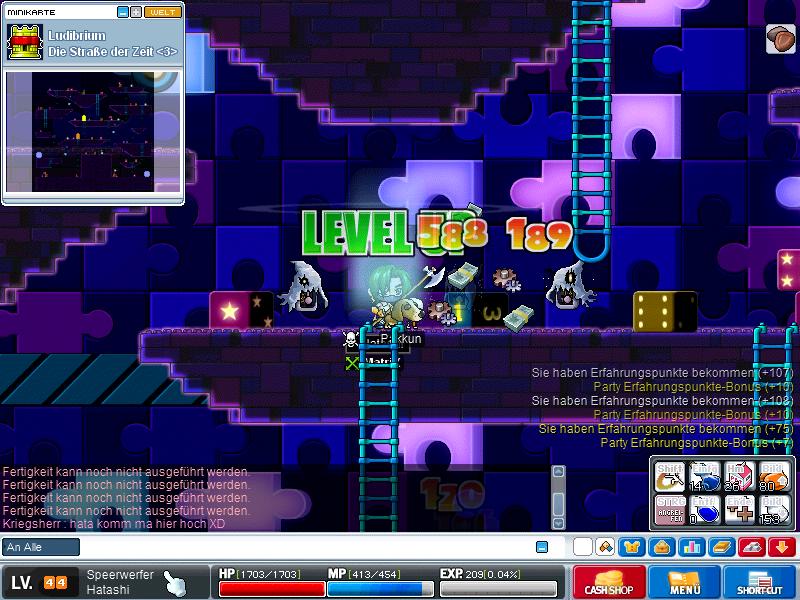800x600 pixels.
Task: Select the 'An Alle' chat target
Action: pos(41,547)
